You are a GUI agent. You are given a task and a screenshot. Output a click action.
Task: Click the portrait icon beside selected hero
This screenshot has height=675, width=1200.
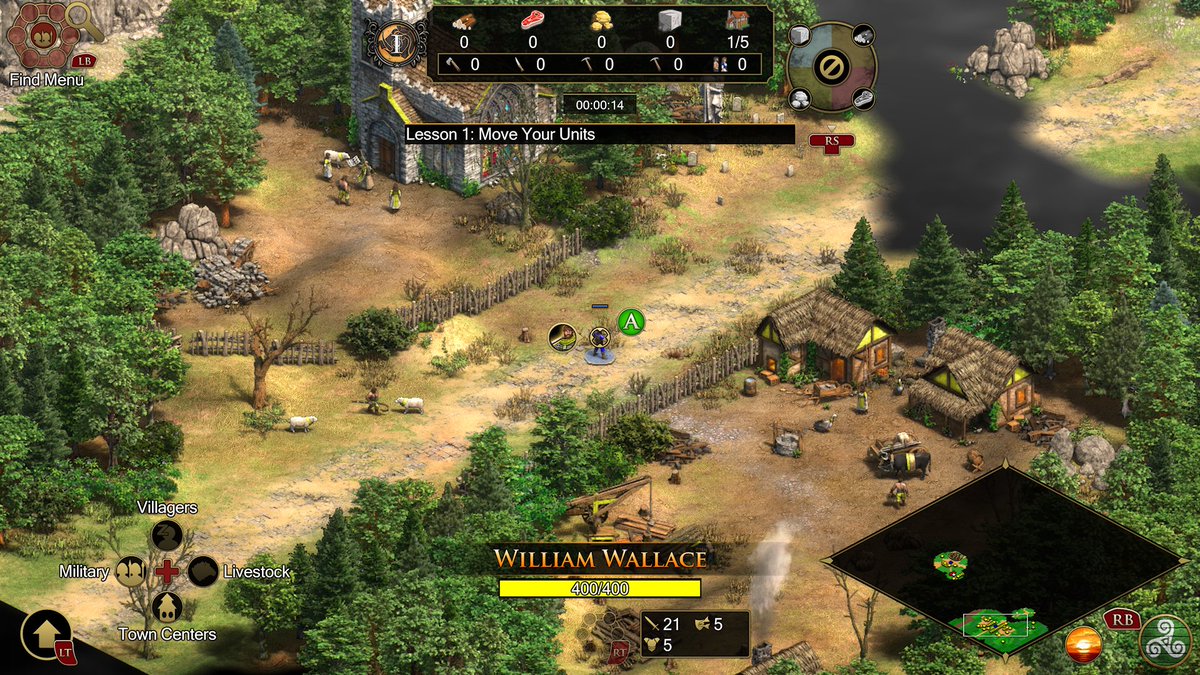pos(563,337)
